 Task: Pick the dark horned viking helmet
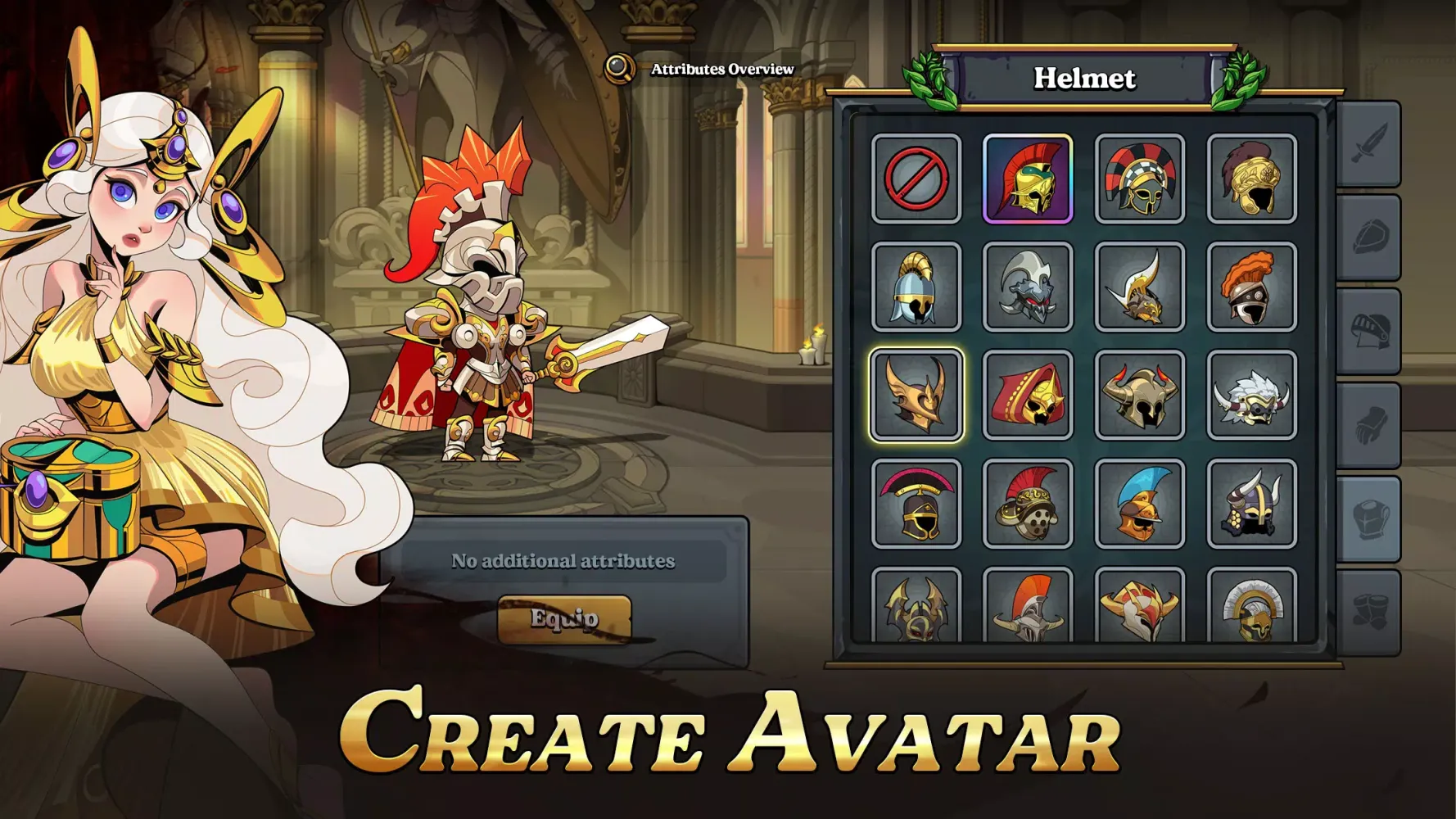(1251, 503)
